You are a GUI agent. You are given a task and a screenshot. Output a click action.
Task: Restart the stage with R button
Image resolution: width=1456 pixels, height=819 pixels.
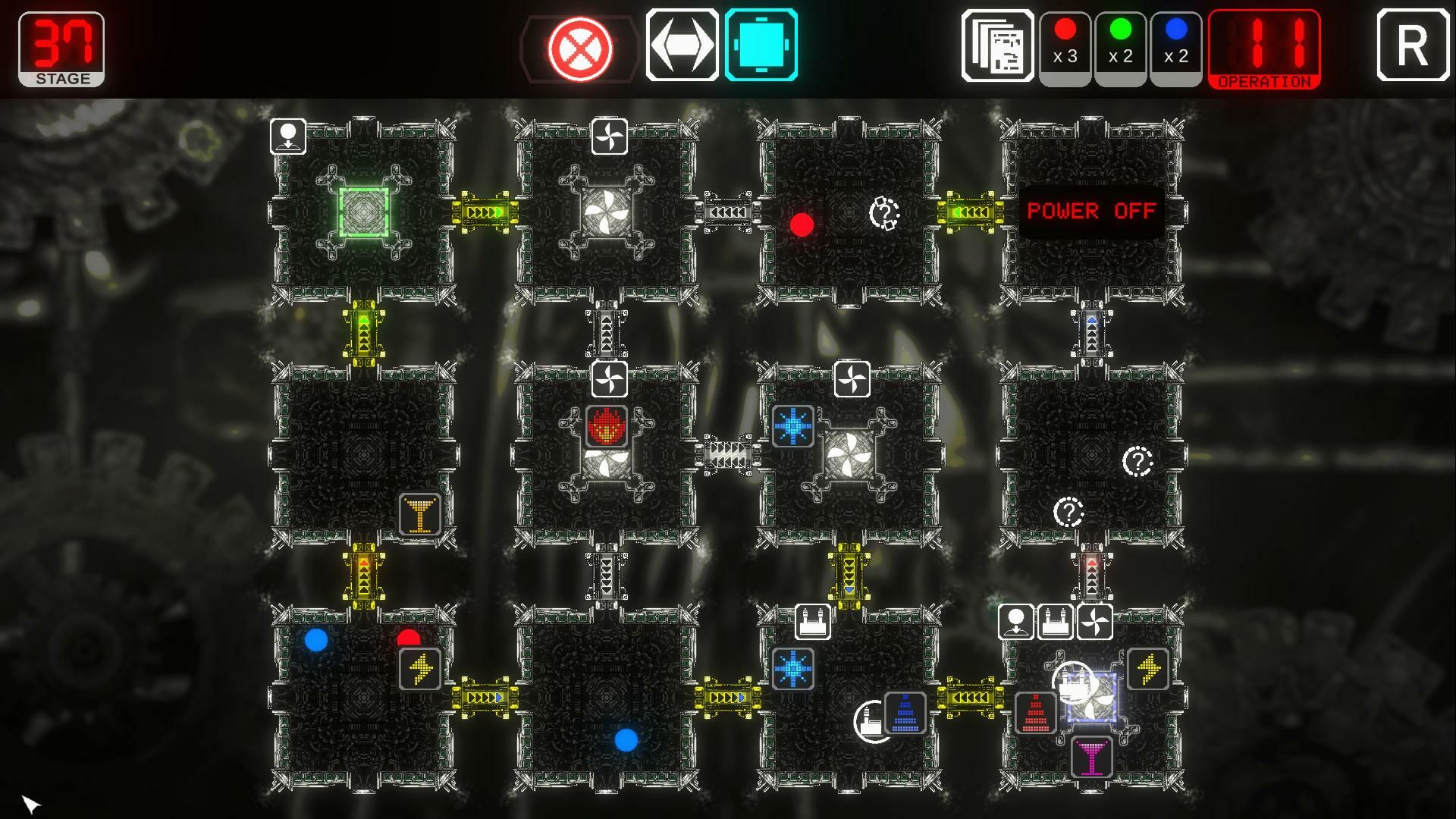coord(1413,45)
